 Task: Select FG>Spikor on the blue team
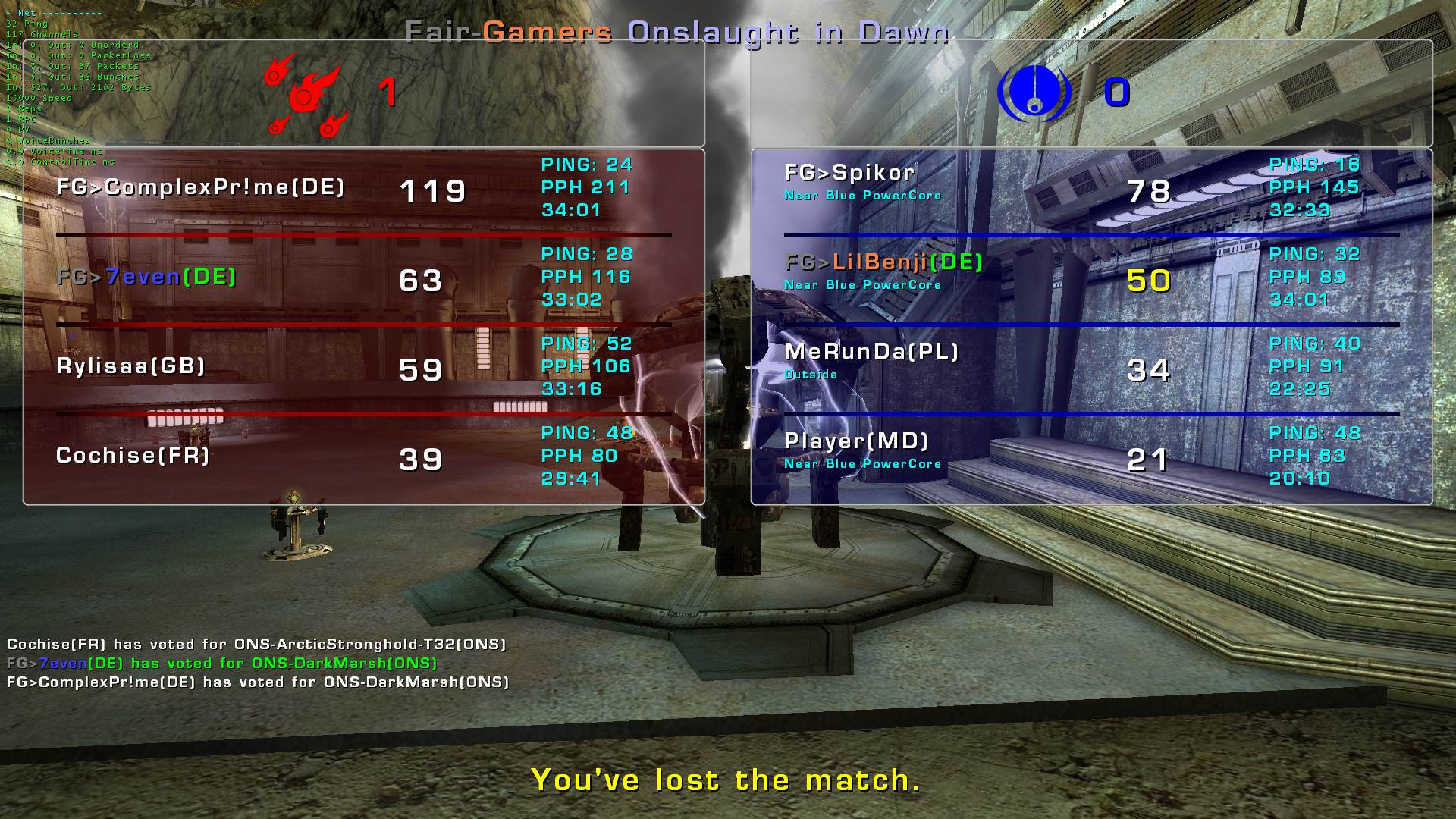[x=849, y=173]
